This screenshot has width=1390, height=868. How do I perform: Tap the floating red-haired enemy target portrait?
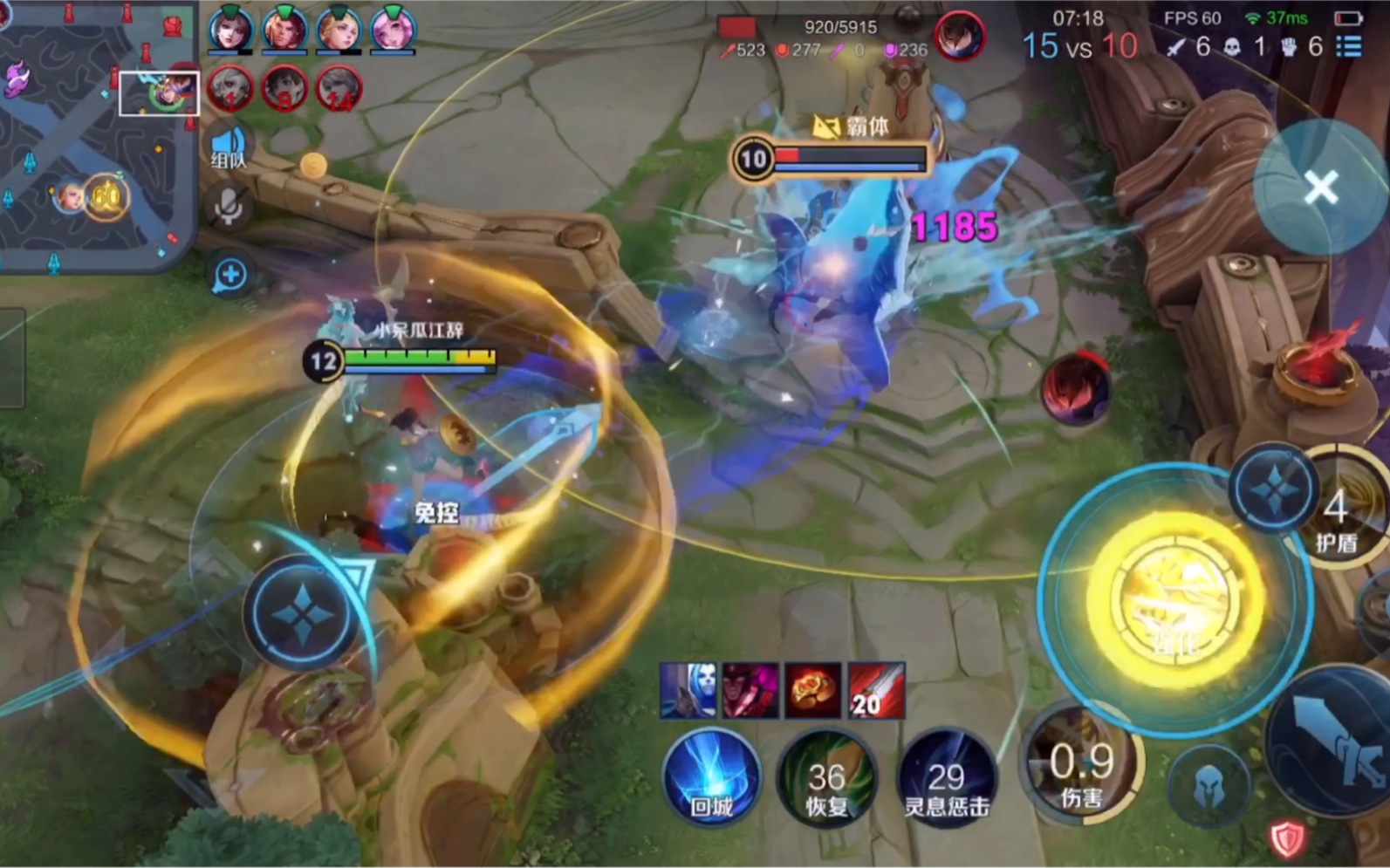1076,388
